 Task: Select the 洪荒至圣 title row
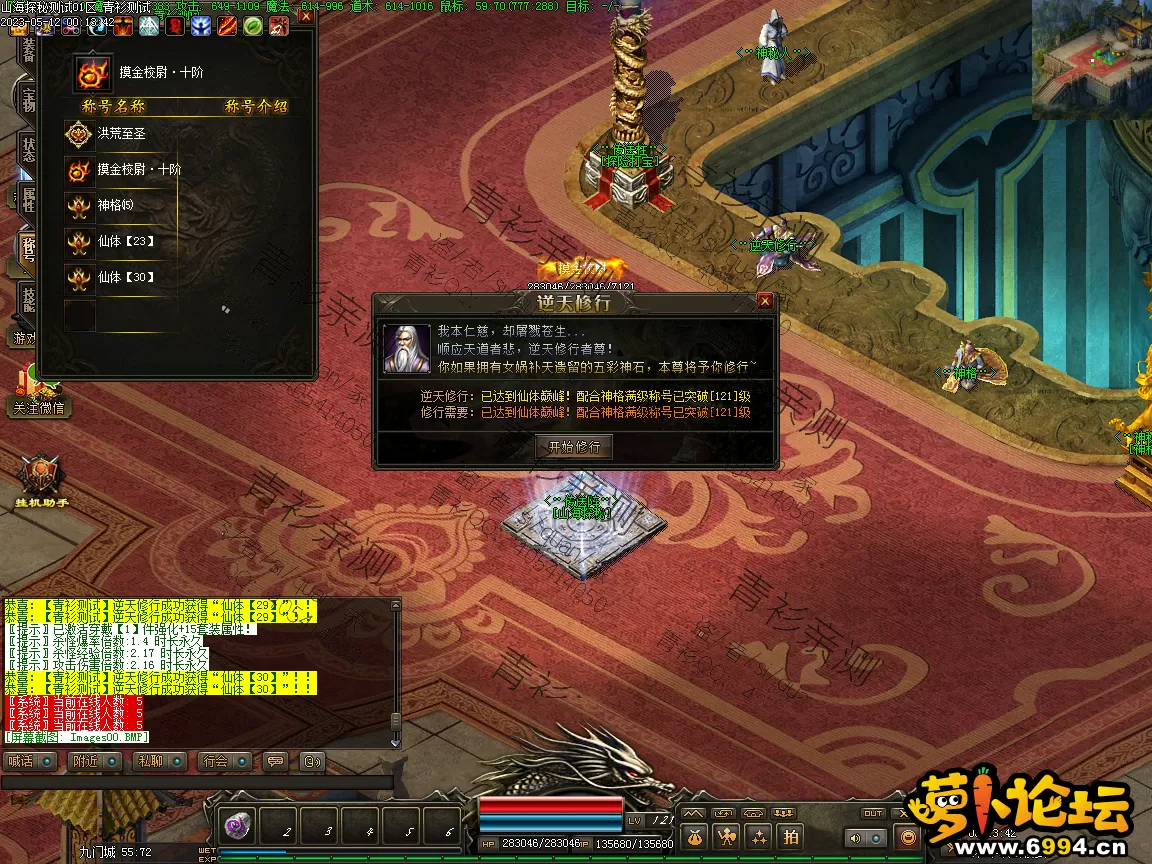tap(122, 133)
